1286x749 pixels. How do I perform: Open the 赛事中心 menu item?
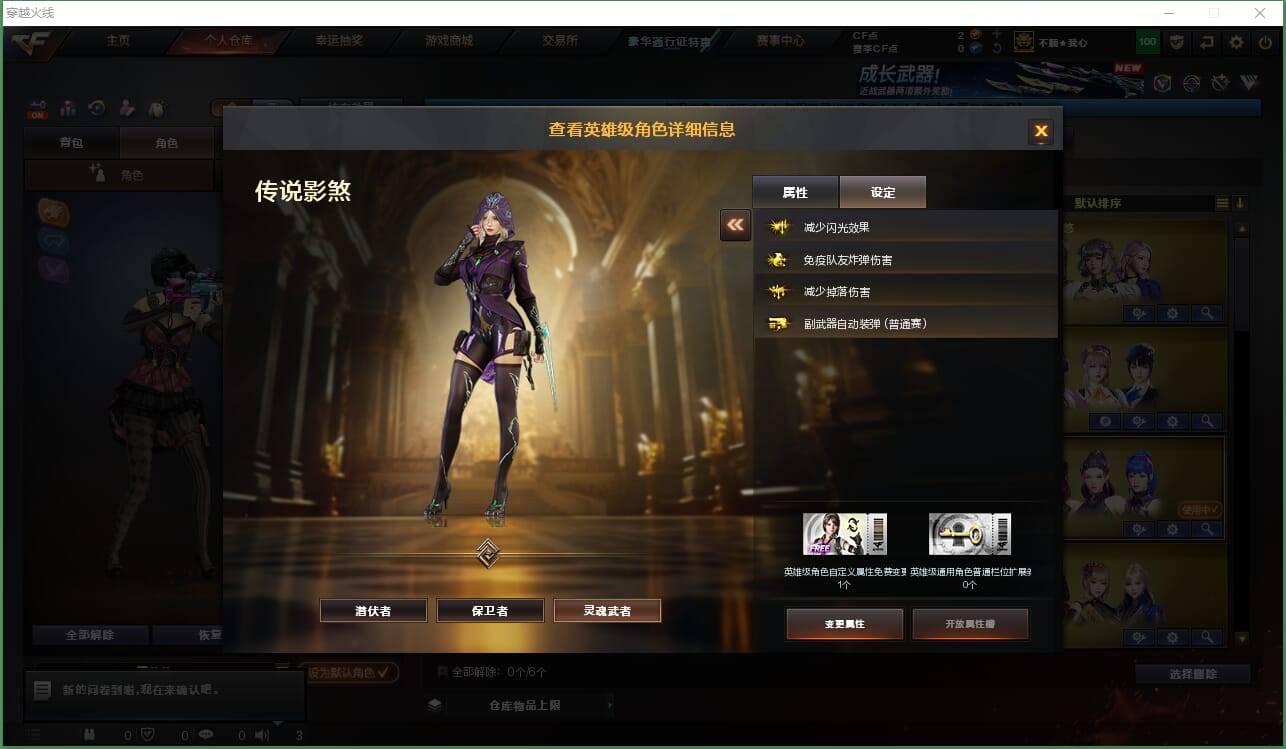coord(779,41)
